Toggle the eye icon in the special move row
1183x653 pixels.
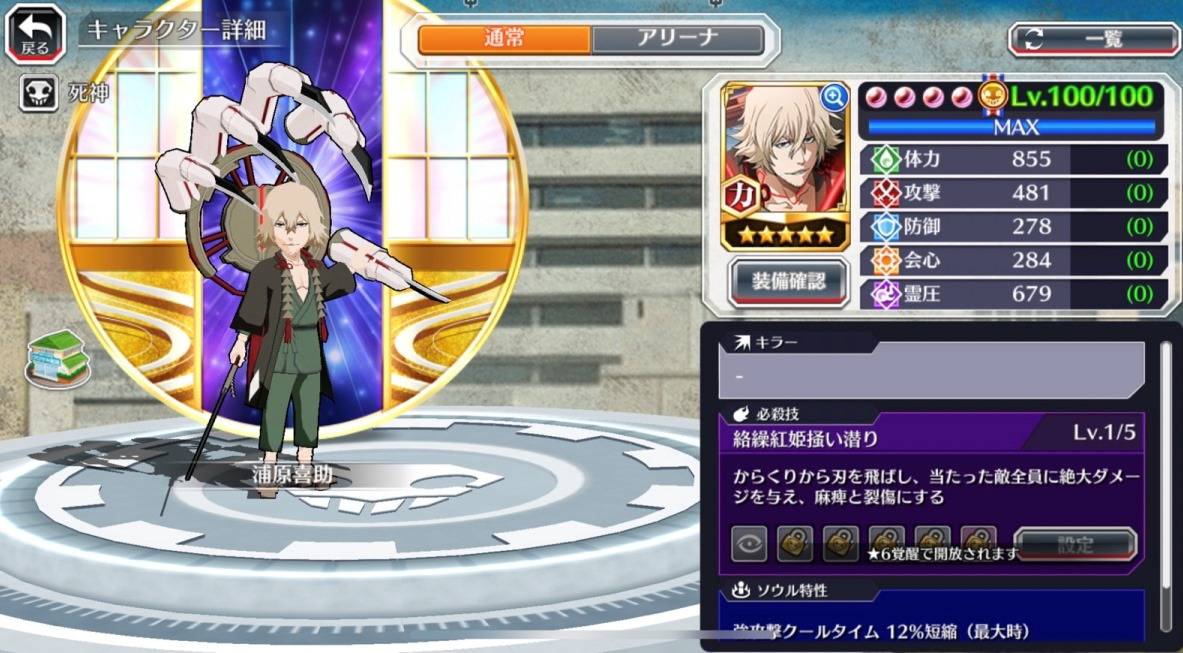coord(750,545)
